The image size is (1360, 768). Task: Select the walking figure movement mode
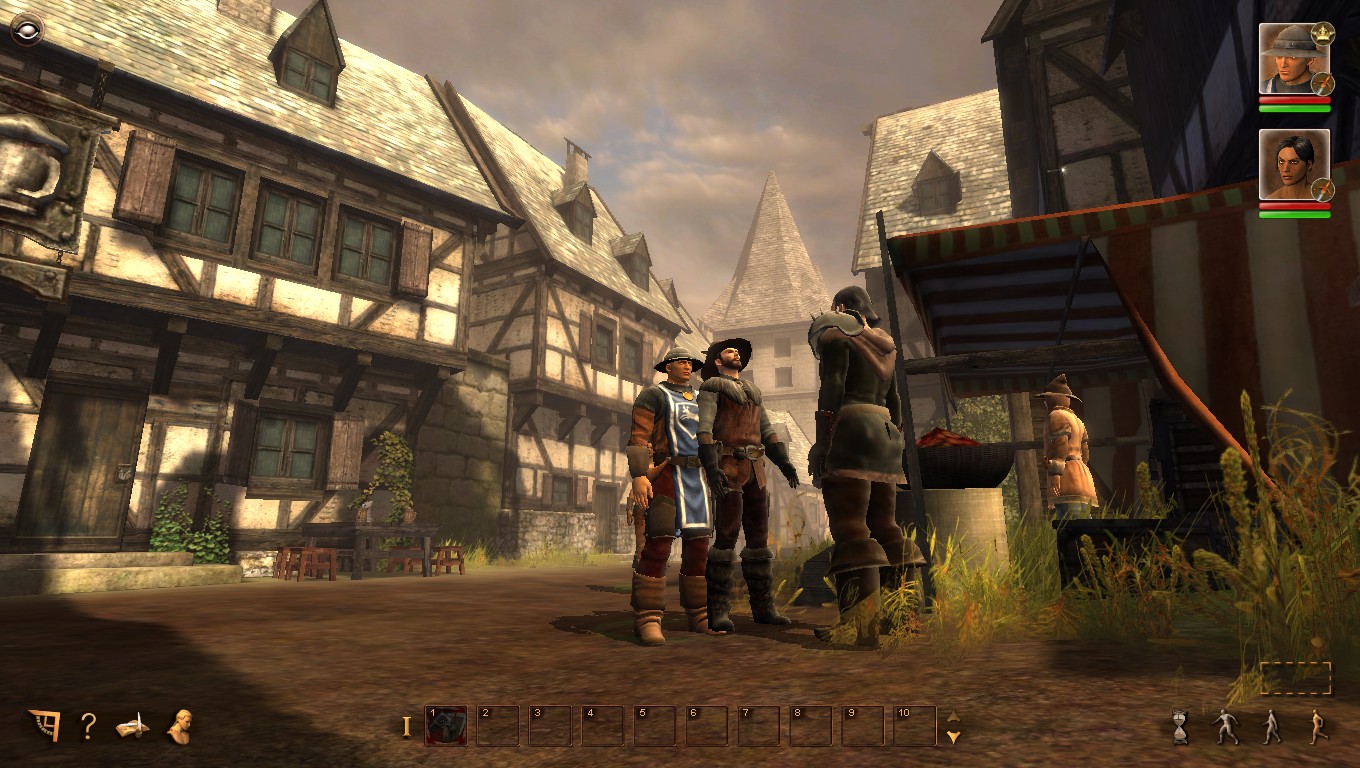[1271, 727]
